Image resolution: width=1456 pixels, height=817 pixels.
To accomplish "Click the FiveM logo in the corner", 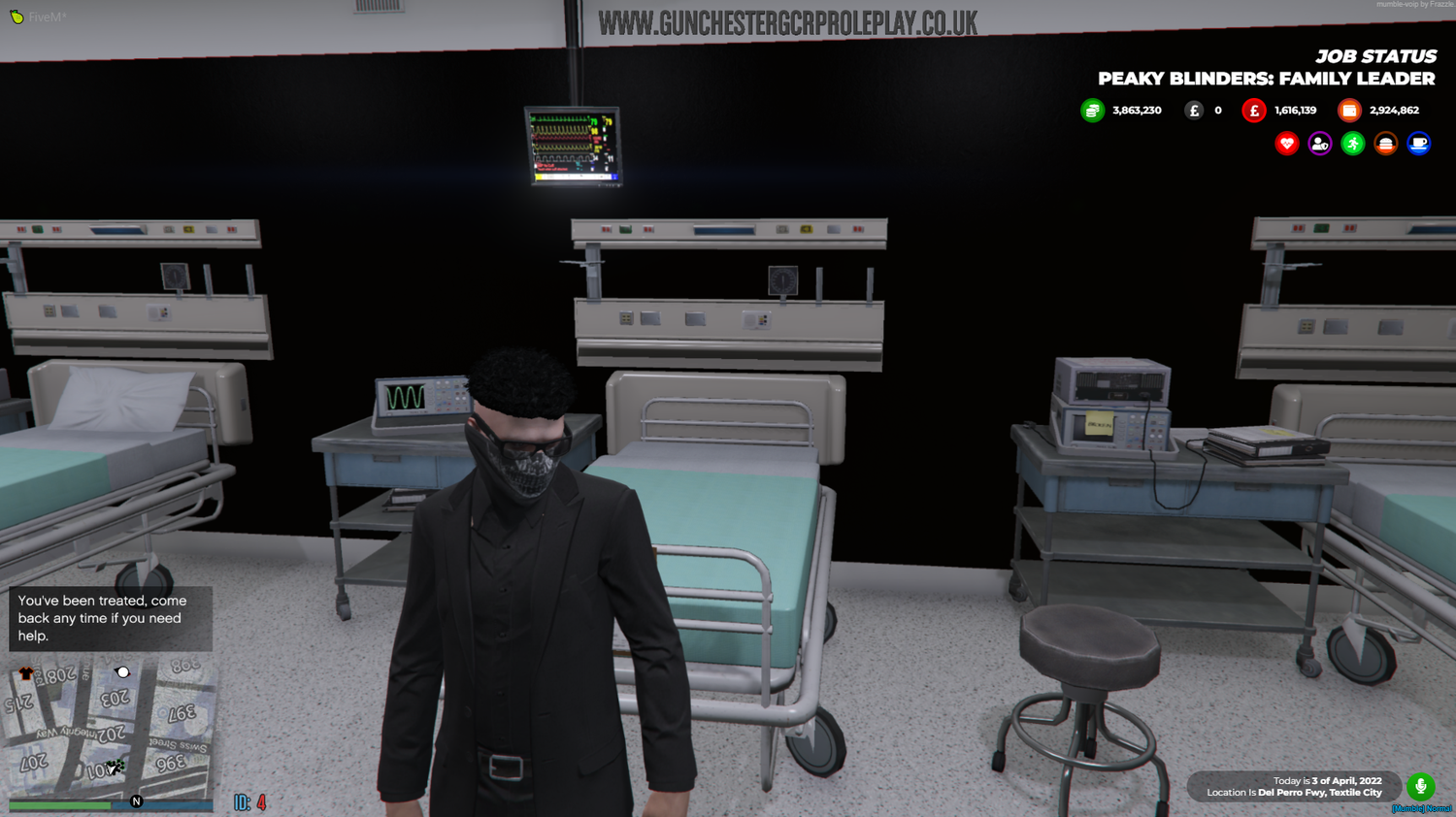I will (17, 16).
